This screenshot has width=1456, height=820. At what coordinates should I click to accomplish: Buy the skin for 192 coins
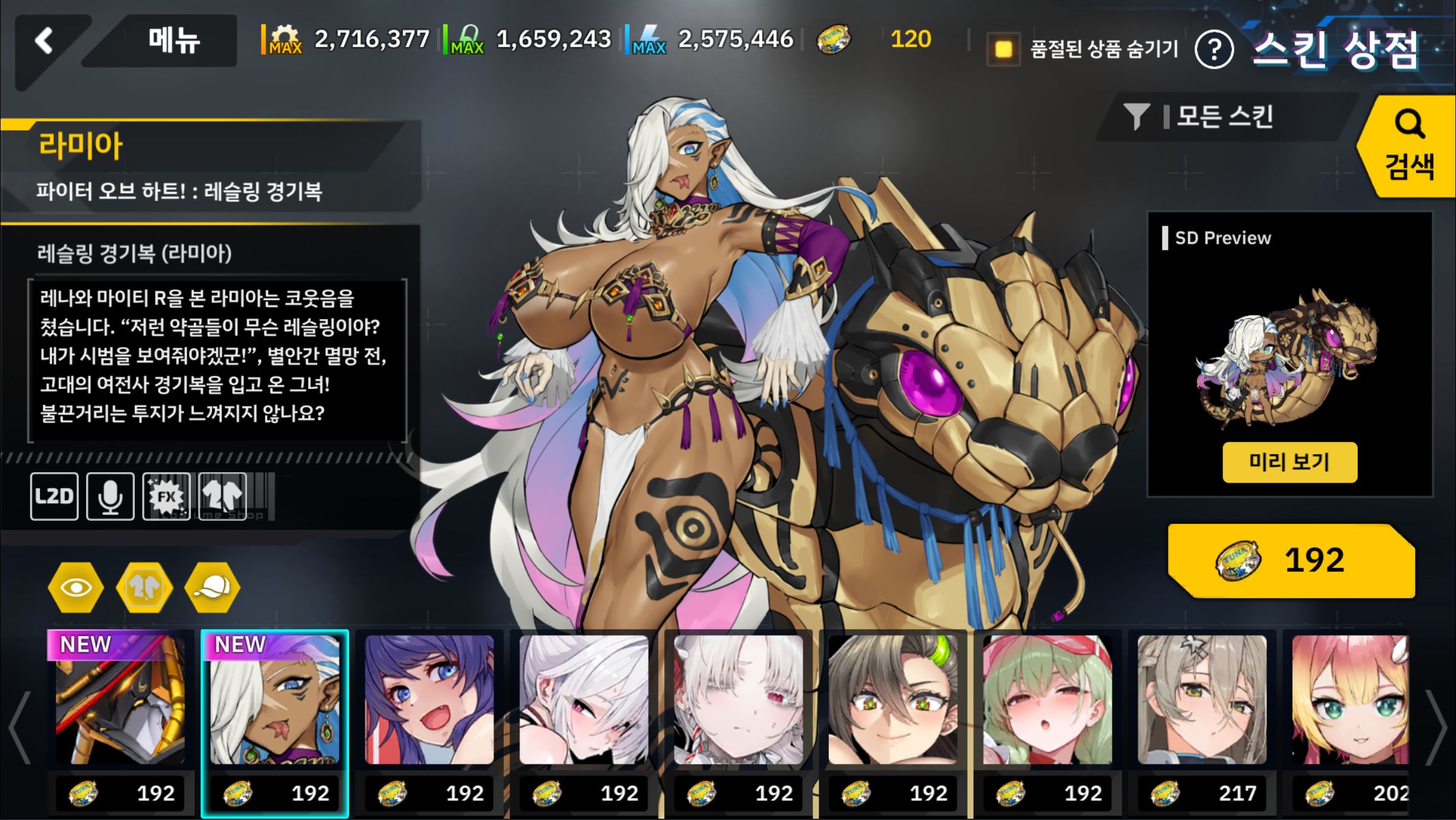click(1291, 560)
